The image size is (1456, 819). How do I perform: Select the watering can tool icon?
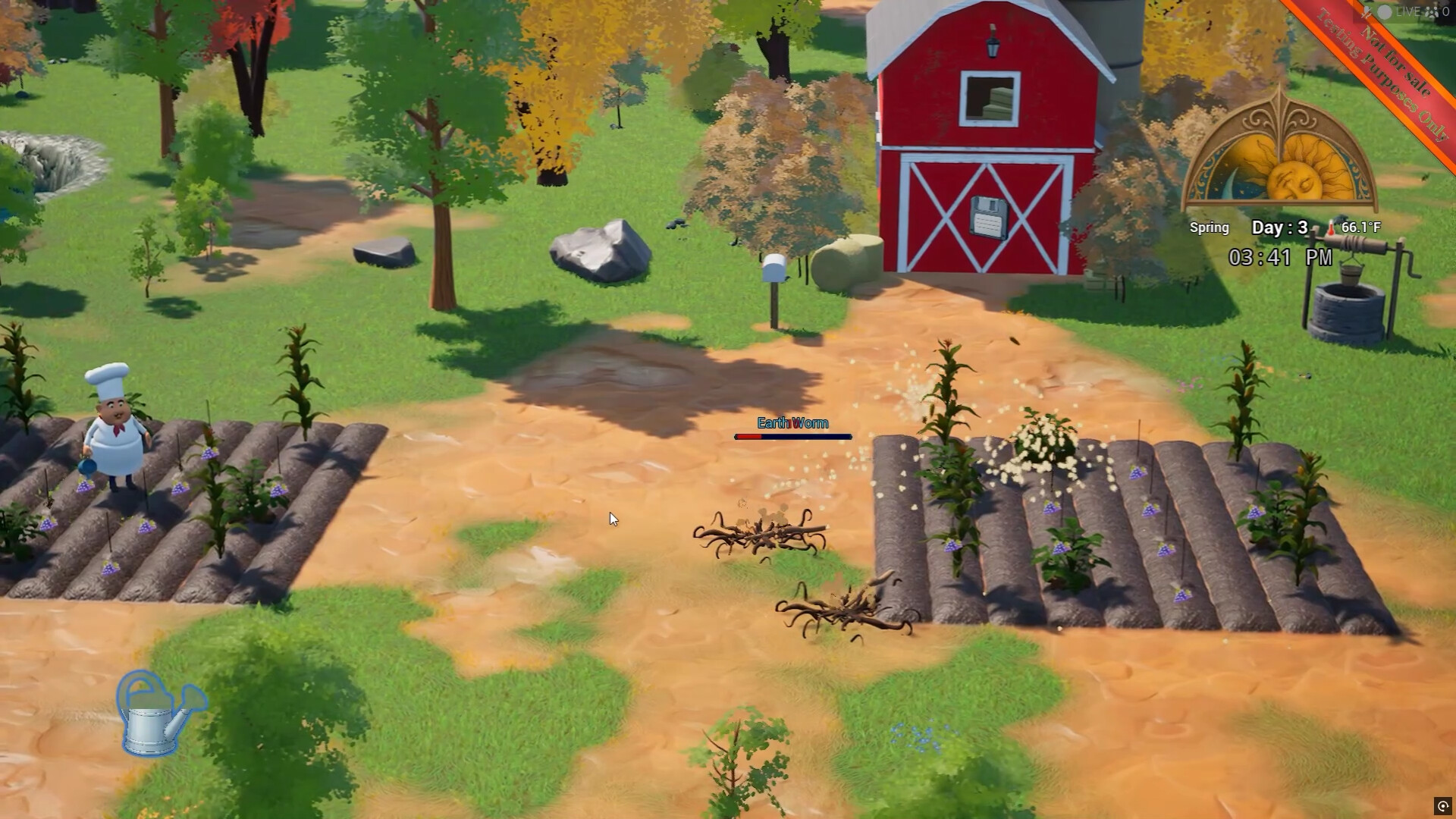tap(161, 715)
